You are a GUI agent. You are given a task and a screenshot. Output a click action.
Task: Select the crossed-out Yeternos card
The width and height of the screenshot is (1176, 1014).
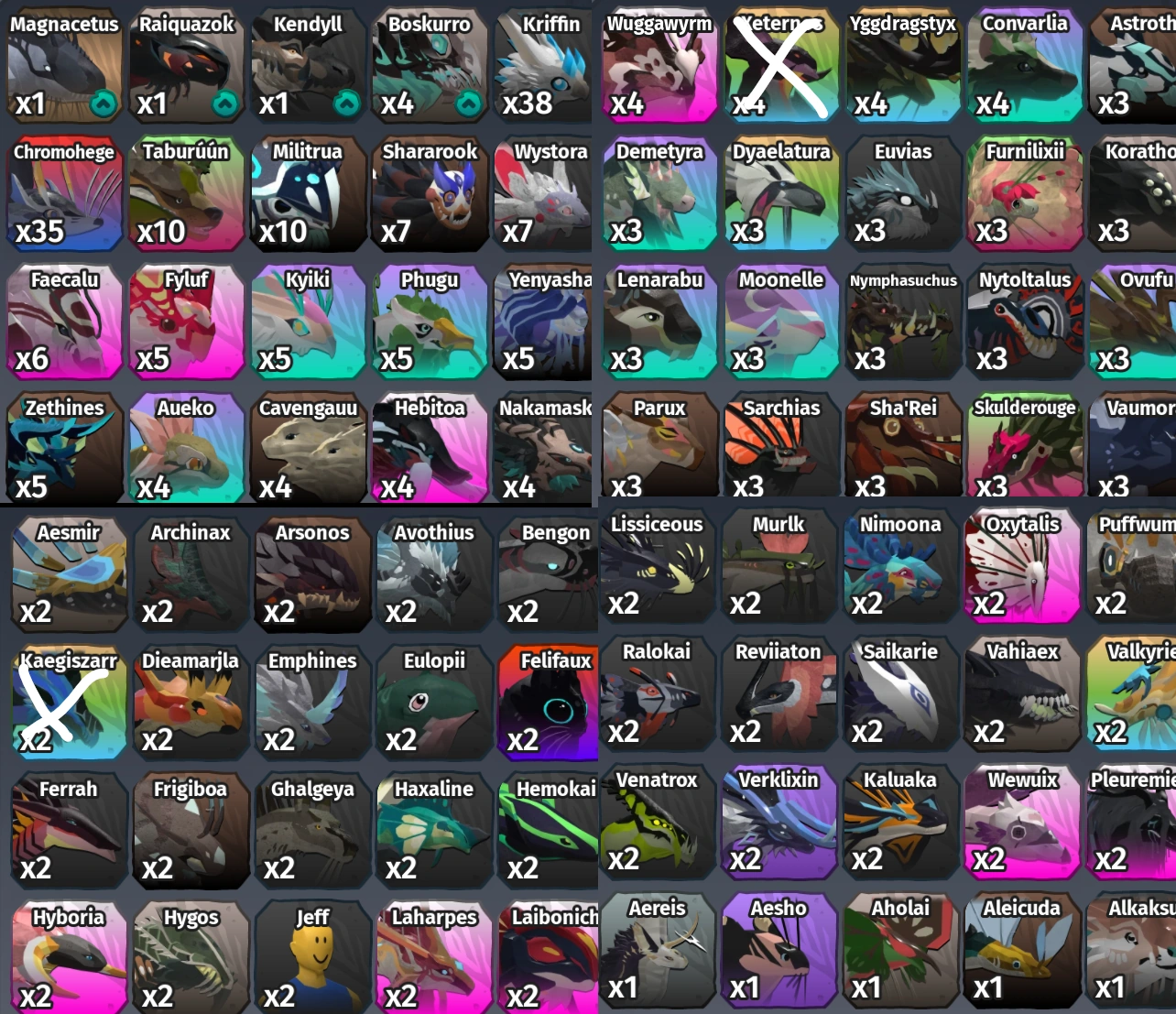pos(780,64)
